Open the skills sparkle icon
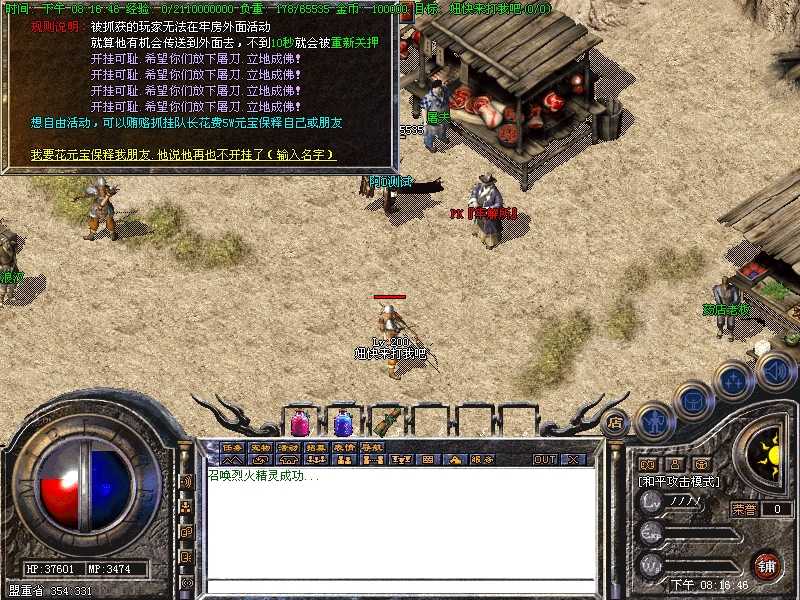Screen dimensions: 800x600 [735, 380]
